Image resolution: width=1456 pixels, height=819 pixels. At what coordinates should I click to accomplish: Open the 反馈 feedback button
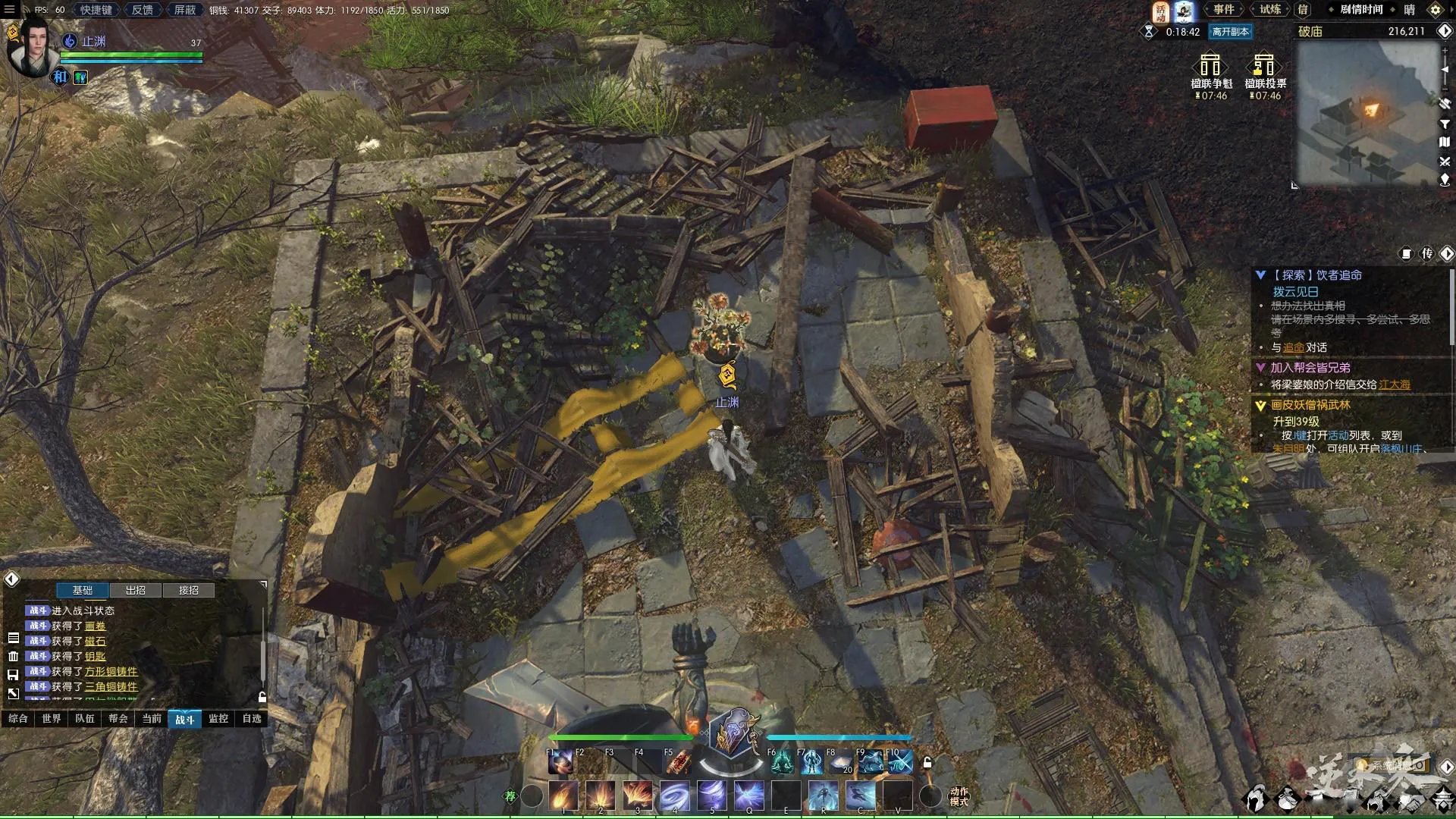point(143,10)
